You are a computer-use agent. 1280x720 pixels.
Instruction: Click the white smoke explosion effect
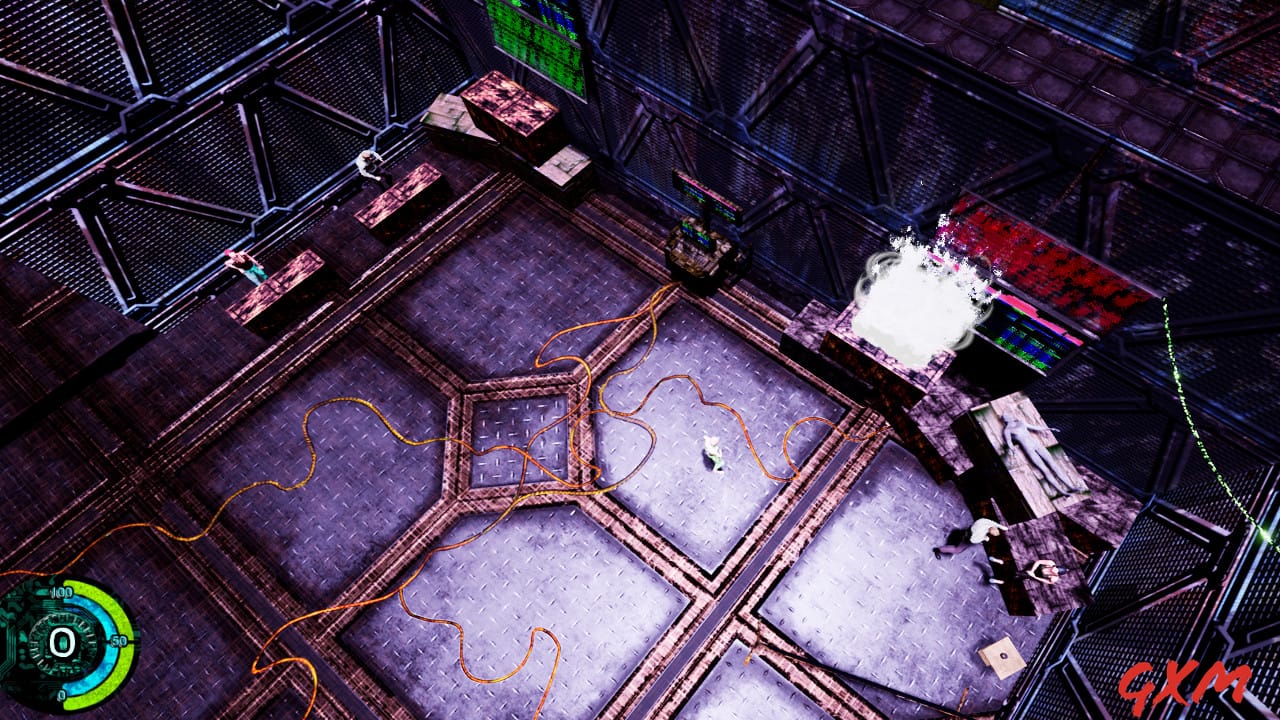click(x=915, y=290)
